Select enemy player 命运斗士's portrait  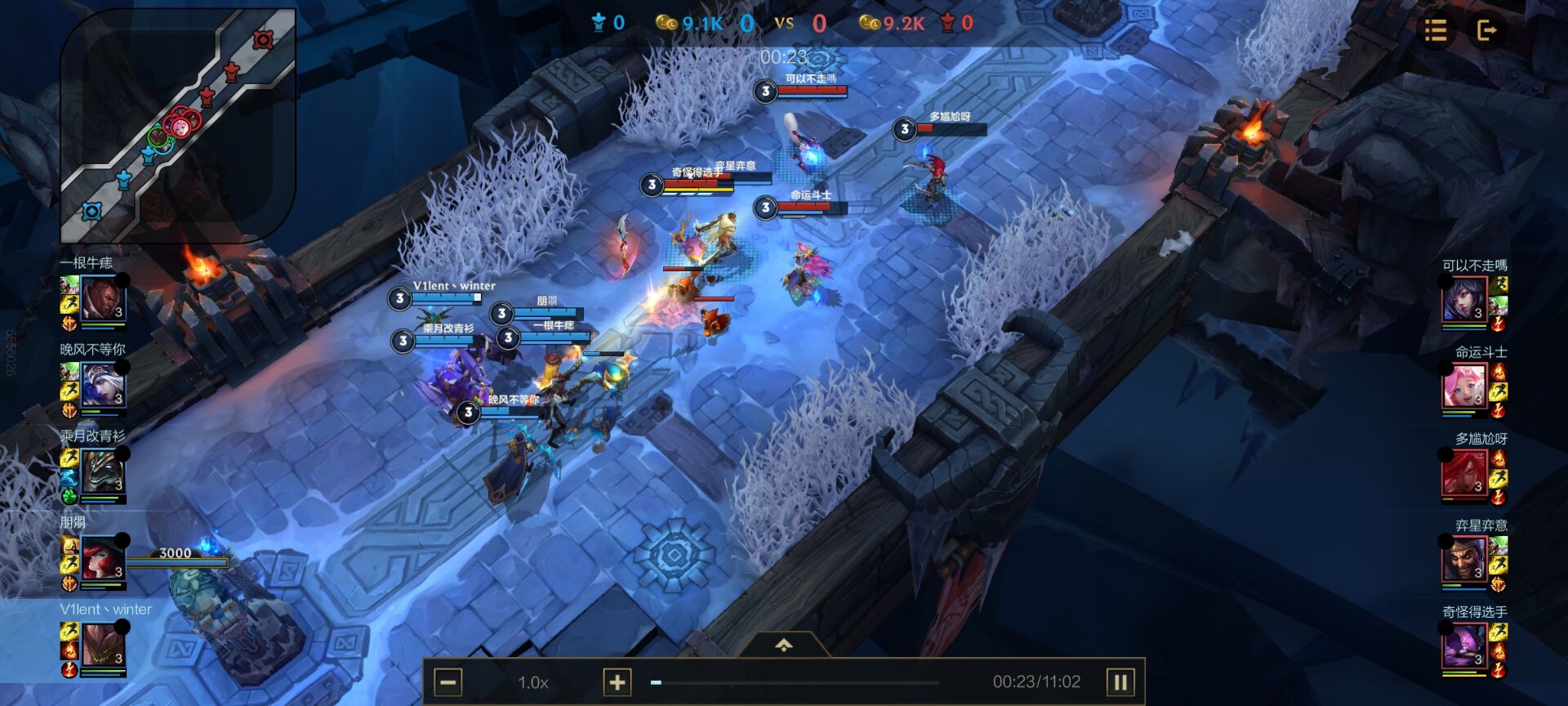1463,387
